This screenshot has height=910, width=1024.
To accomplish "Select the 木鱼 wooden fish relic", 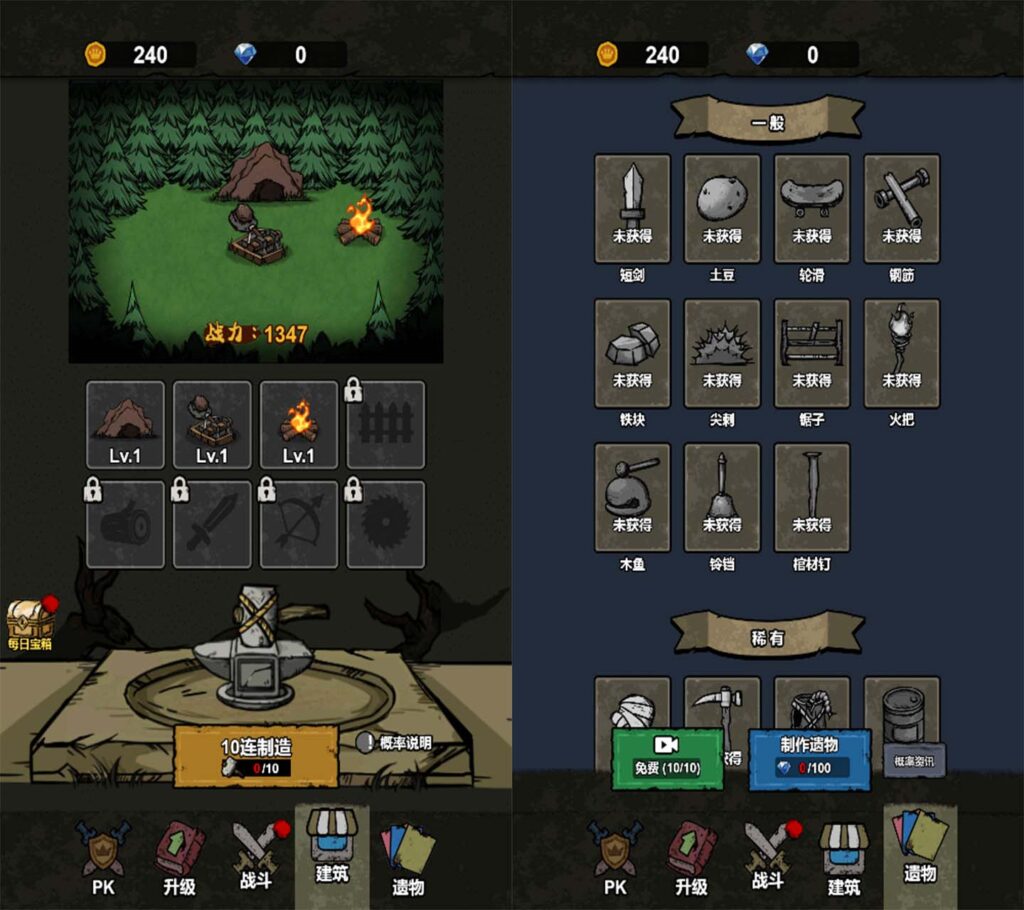I will (x=632, y=497).
